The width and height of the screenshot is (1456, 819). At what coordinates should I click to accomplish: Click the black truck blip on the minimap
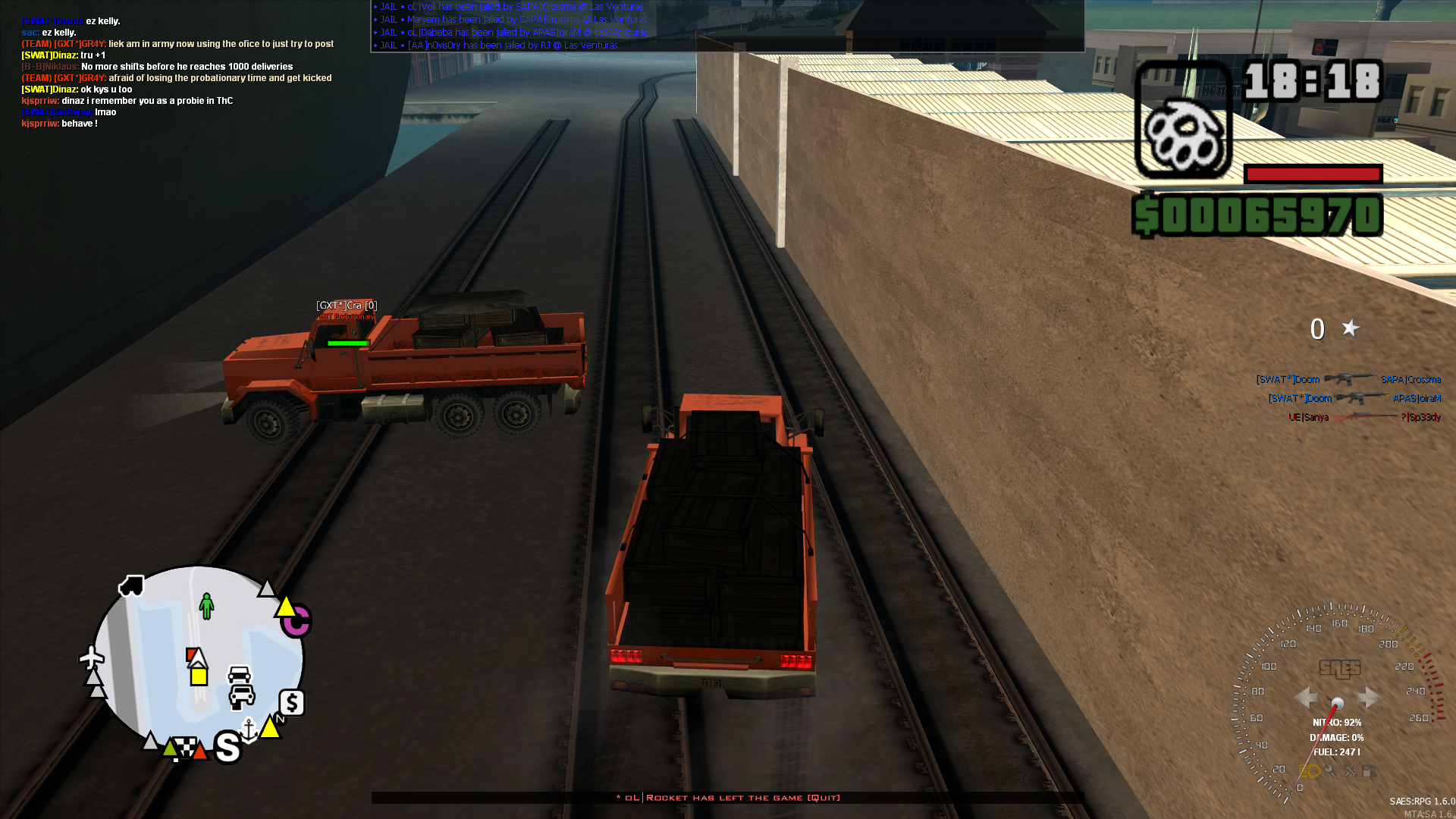pos(130,585)
